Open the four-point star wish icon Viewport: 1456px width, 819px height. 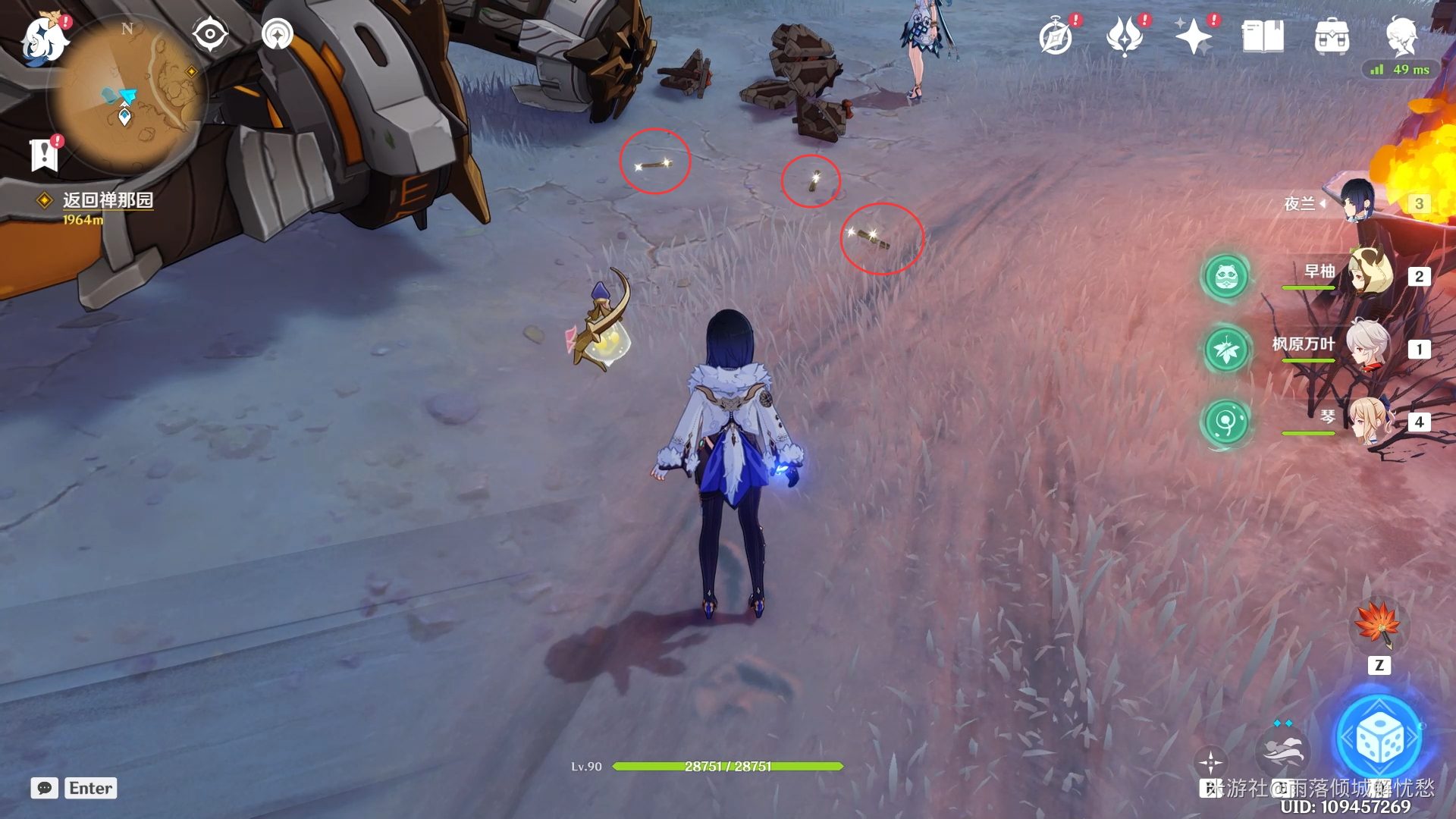point(1194,36)
